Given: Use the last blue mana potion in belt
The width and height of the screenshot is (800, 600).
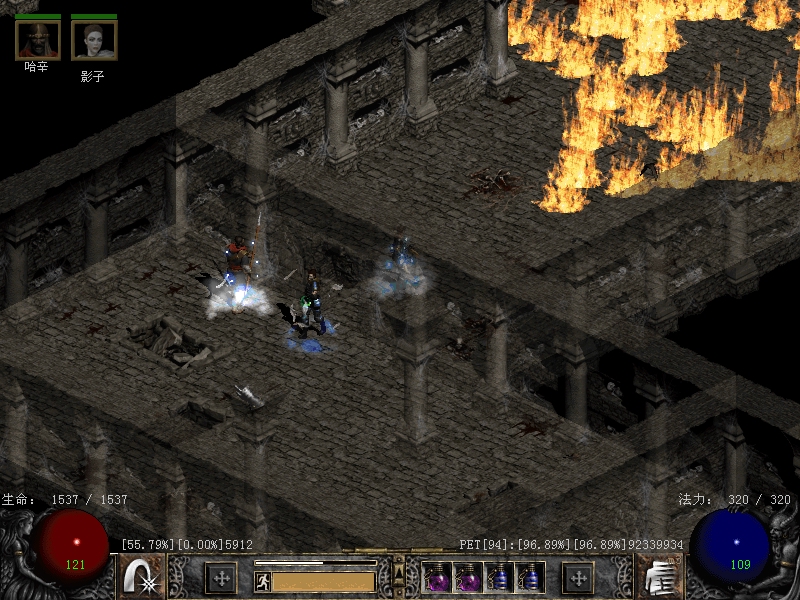Looking at the screenshot, I should coord(530,578).
